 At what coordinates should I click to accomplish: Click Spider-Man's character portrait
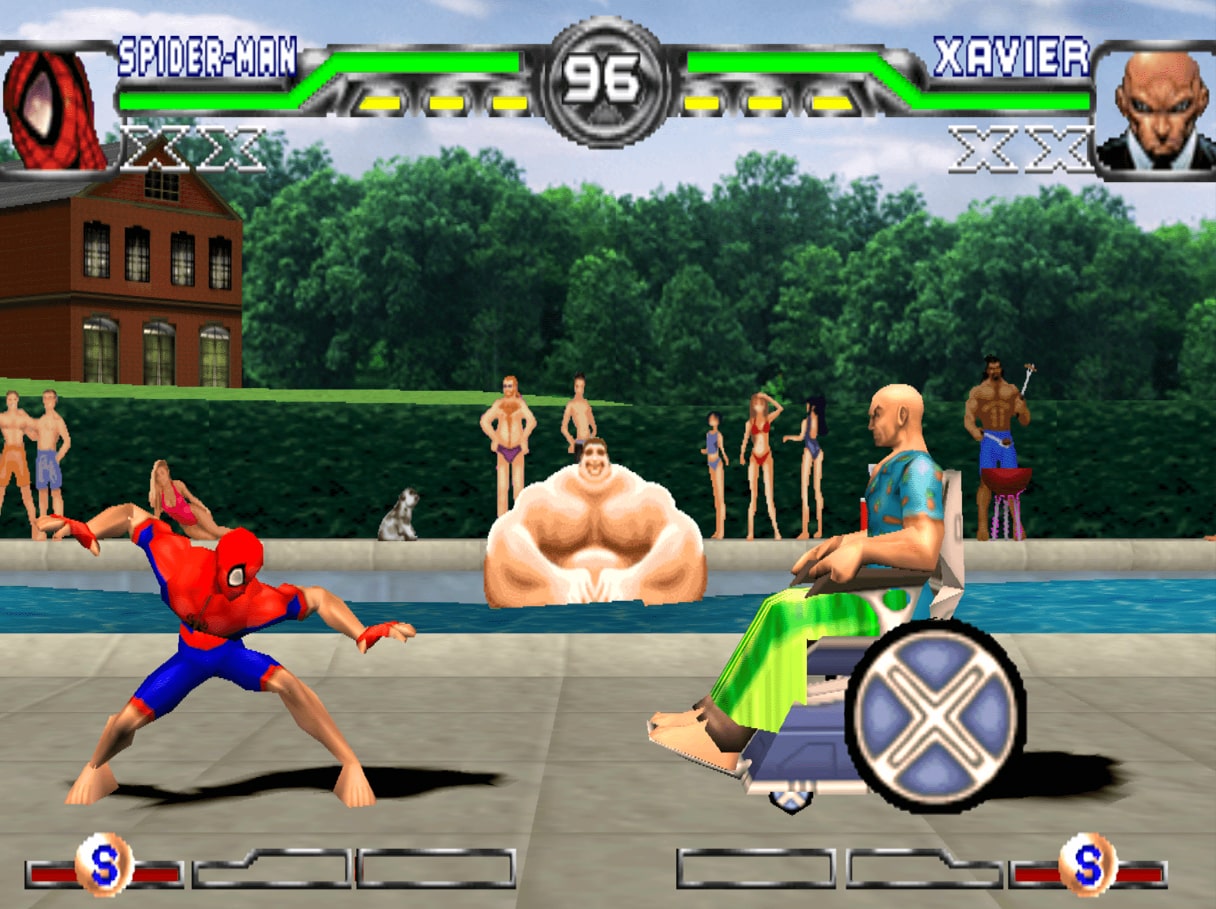55,110
